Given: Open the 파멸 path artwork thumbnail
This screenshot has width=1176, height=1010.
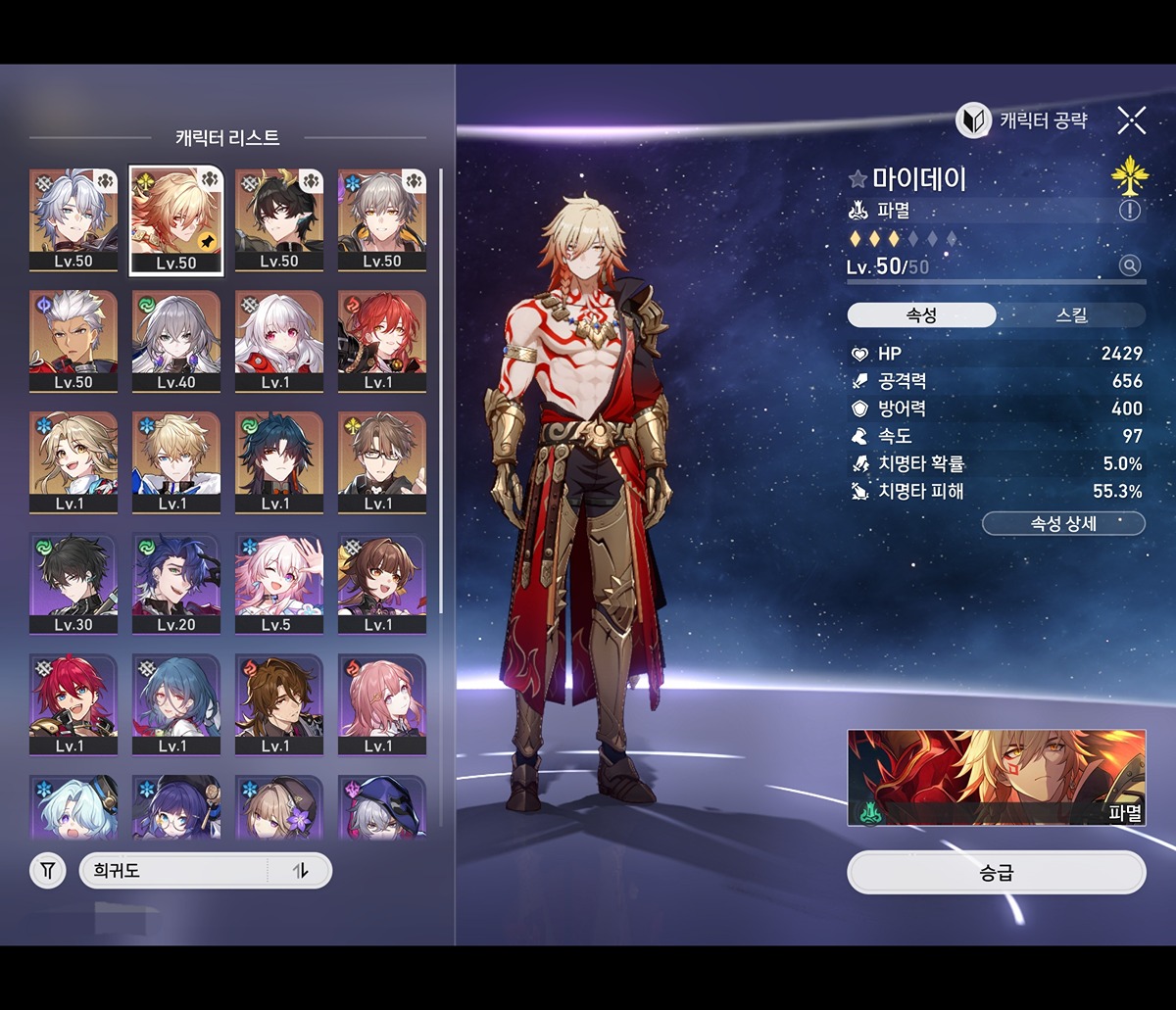Looking at the screenshot, I should [996, 777].
